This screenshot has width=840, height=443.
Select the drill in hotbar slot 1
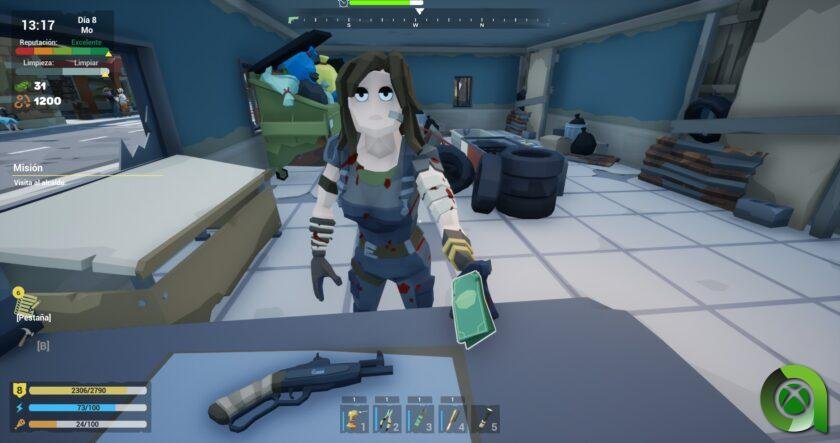355,419
